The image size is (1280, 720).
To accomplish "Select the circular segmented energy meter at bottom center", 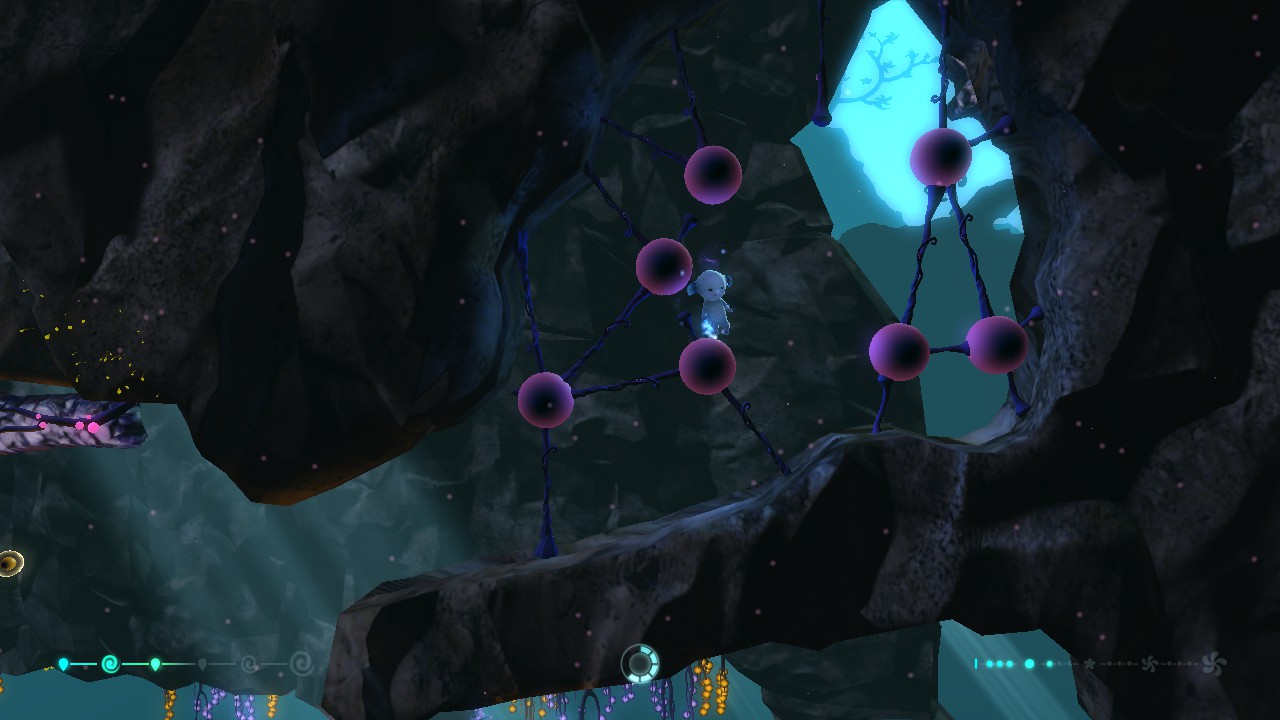I will tap(640, 662).
